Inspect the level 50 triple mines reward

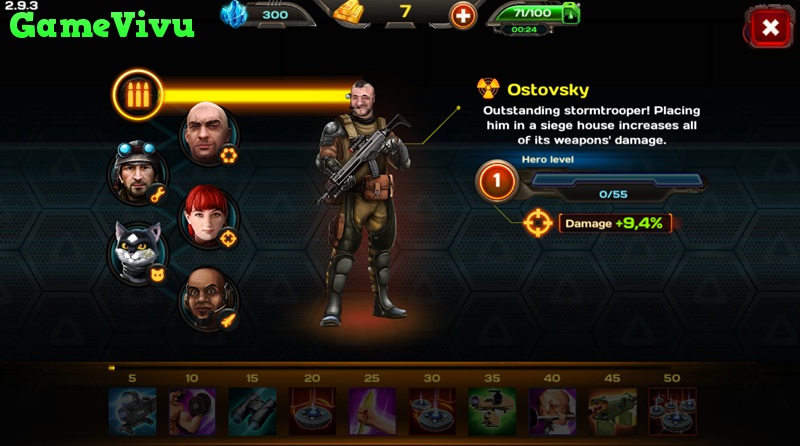pos(672,411)
